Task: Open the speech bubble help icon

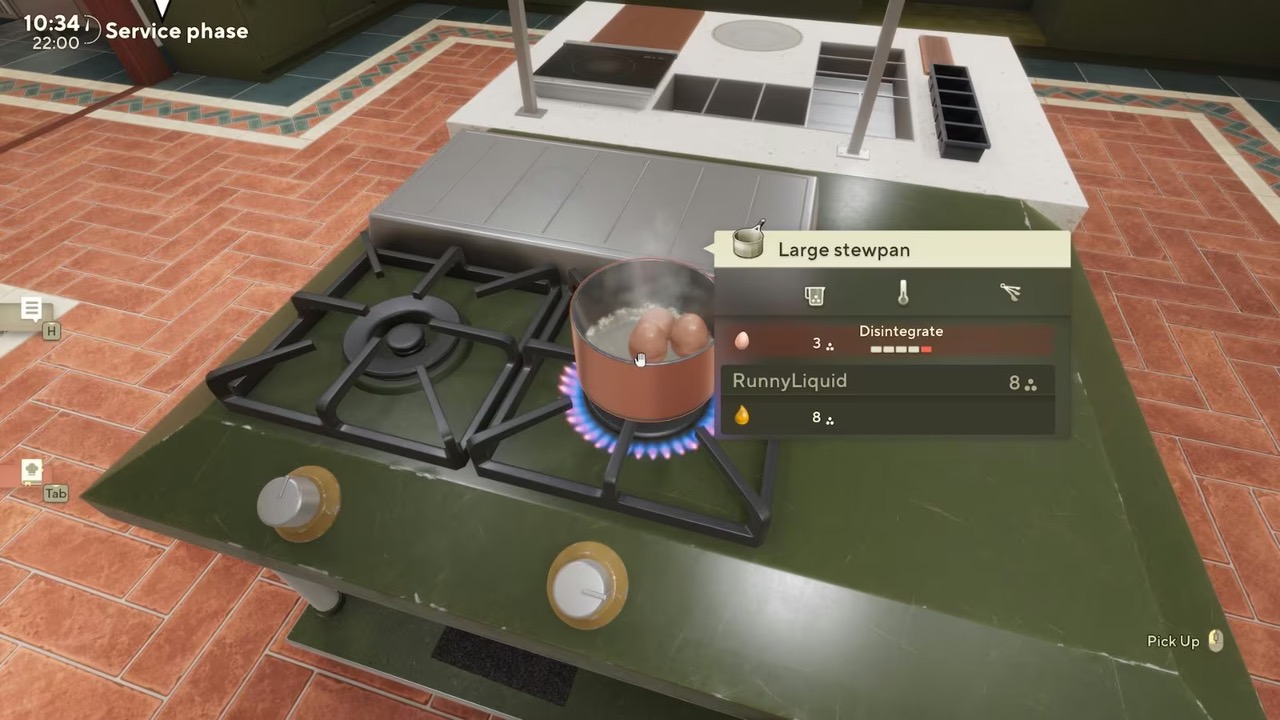Action: [32, 308]
